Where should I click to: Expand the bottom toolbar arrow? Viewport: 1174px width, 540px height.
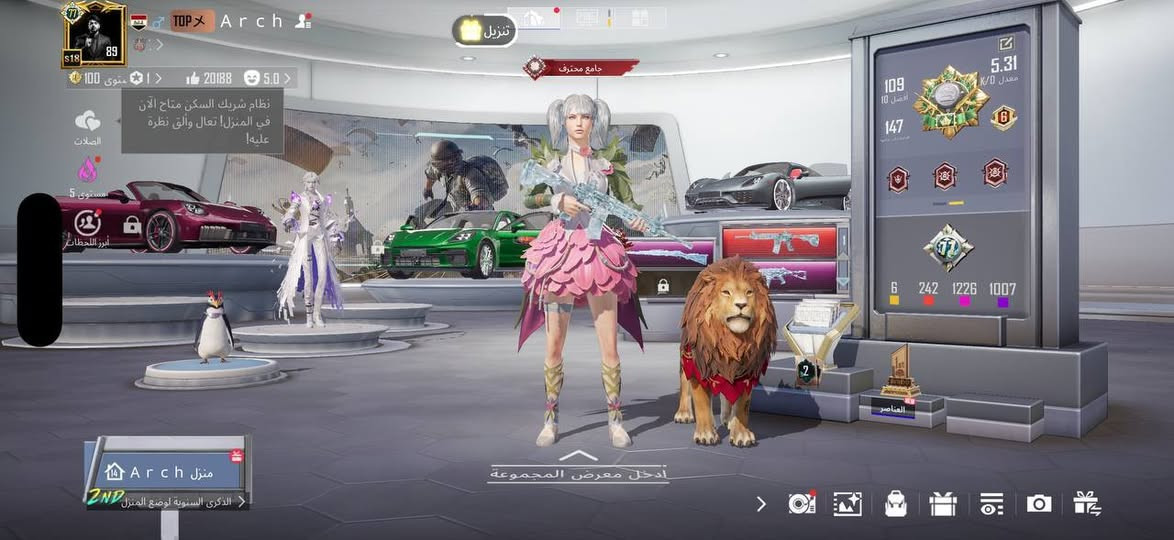click(x=761, y=504)
